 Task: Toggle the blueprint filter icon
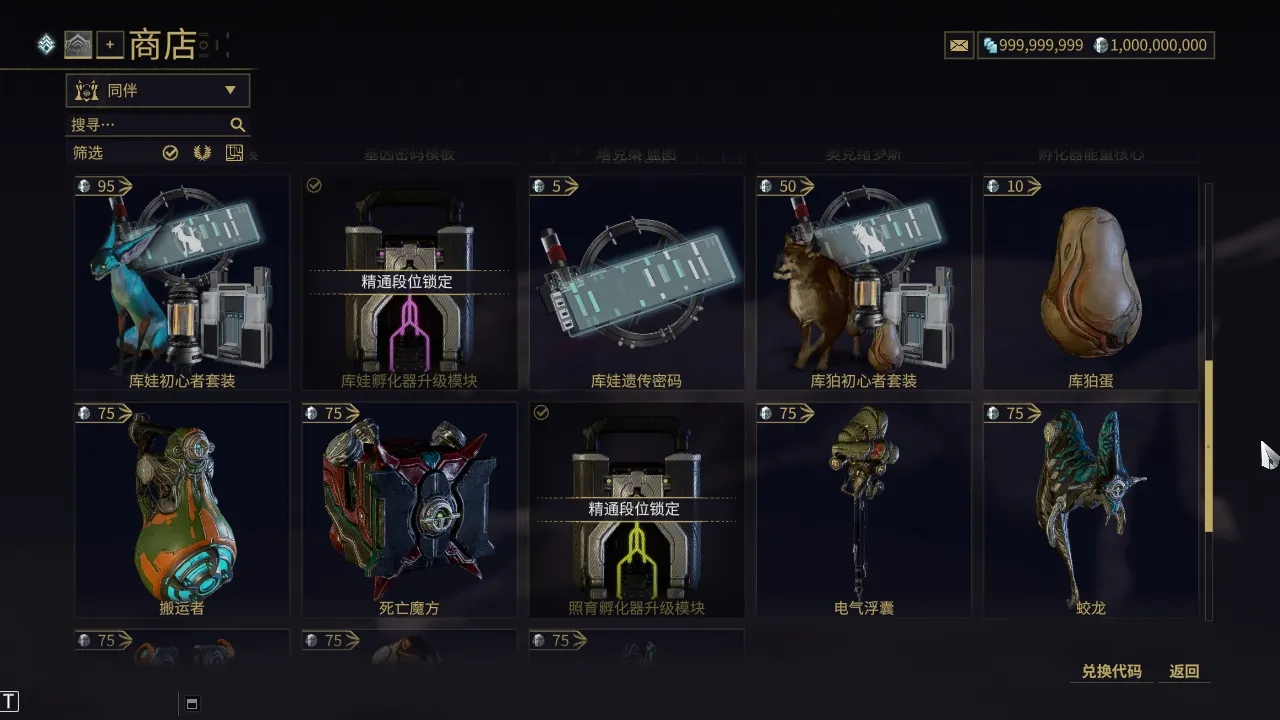tap(234, 153)
